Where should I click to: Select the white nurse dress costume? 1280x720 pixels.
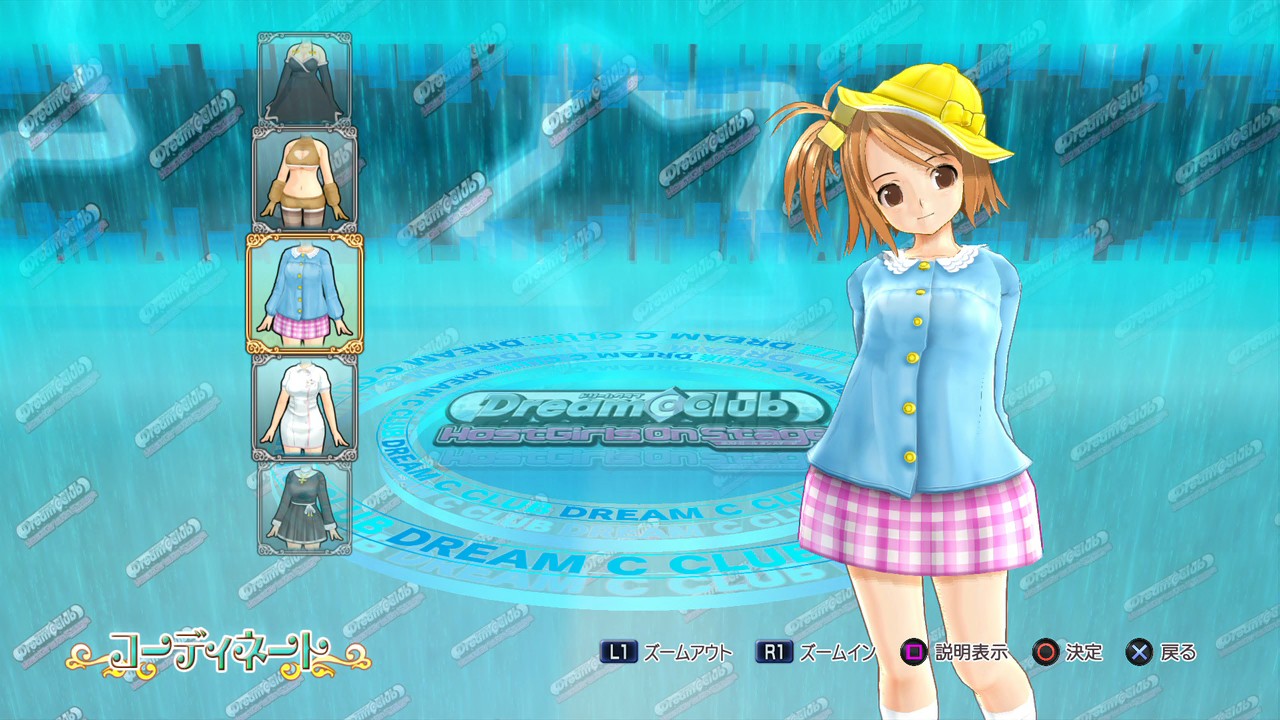[x=305, y=408]
